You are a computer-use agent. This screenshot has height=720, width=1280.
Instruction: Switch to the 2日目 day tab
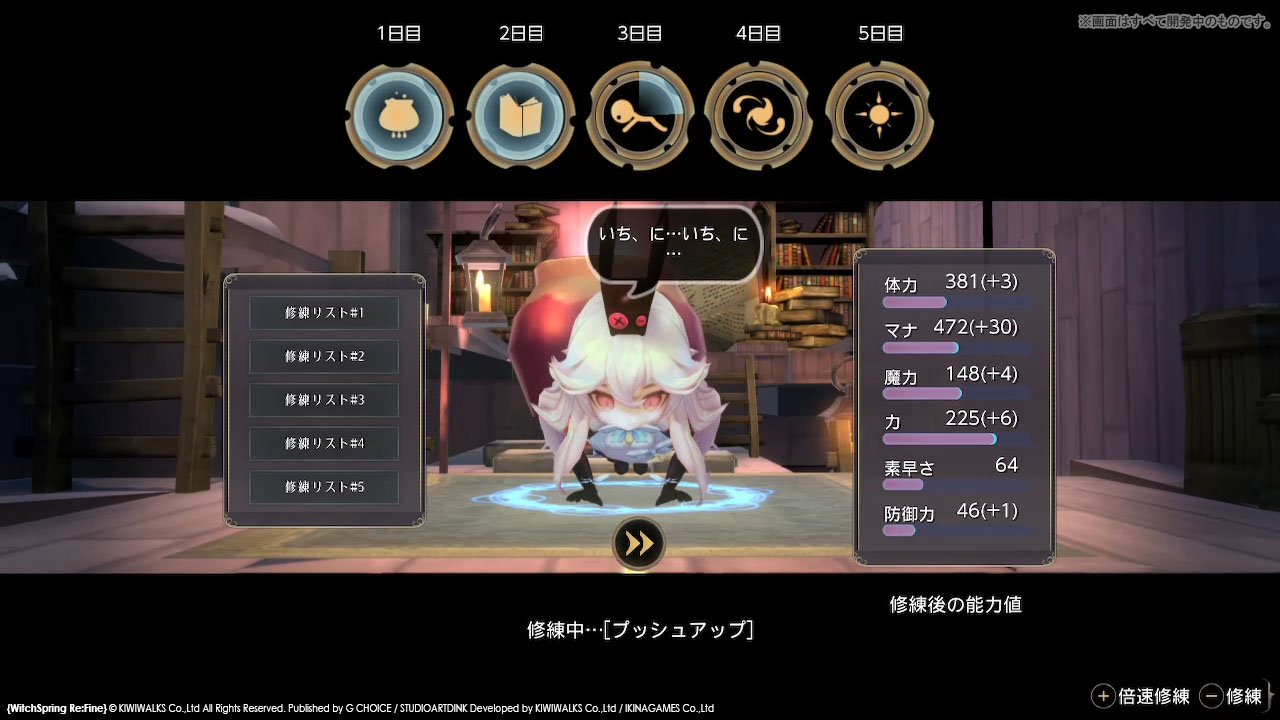(519, 33)
